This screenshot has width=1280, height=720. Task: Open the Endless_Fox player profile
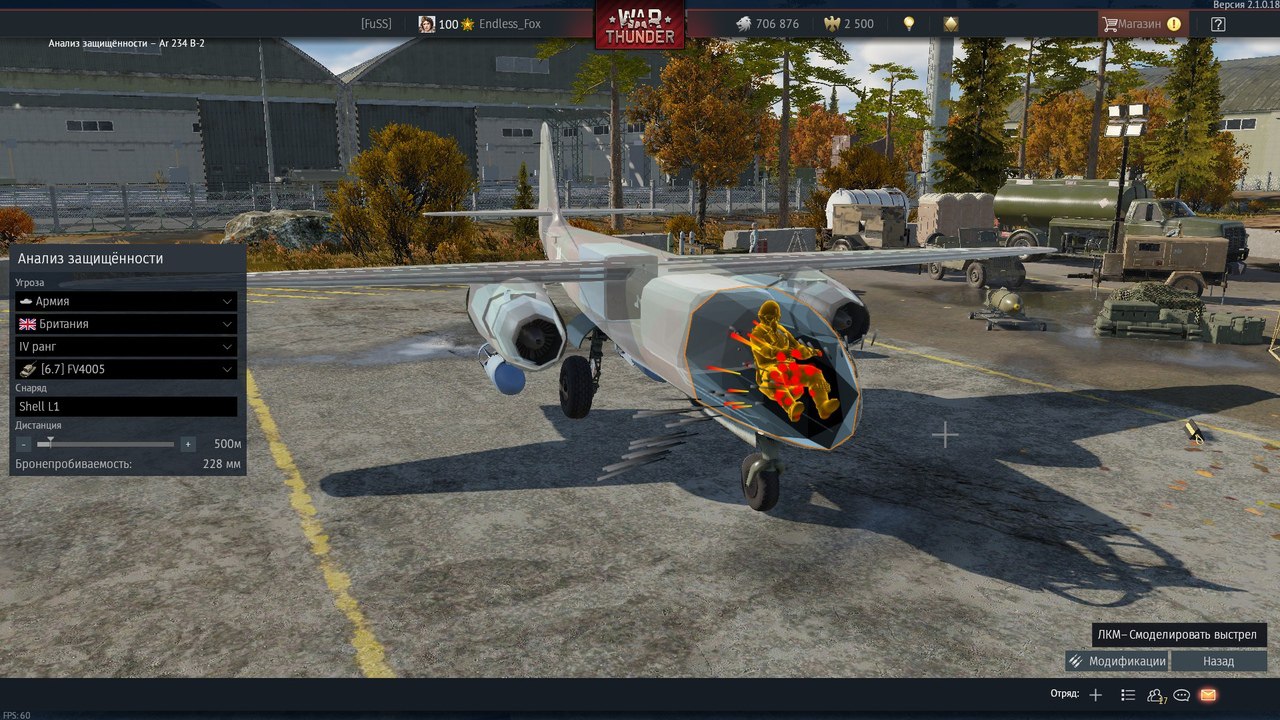click(510, 24)
